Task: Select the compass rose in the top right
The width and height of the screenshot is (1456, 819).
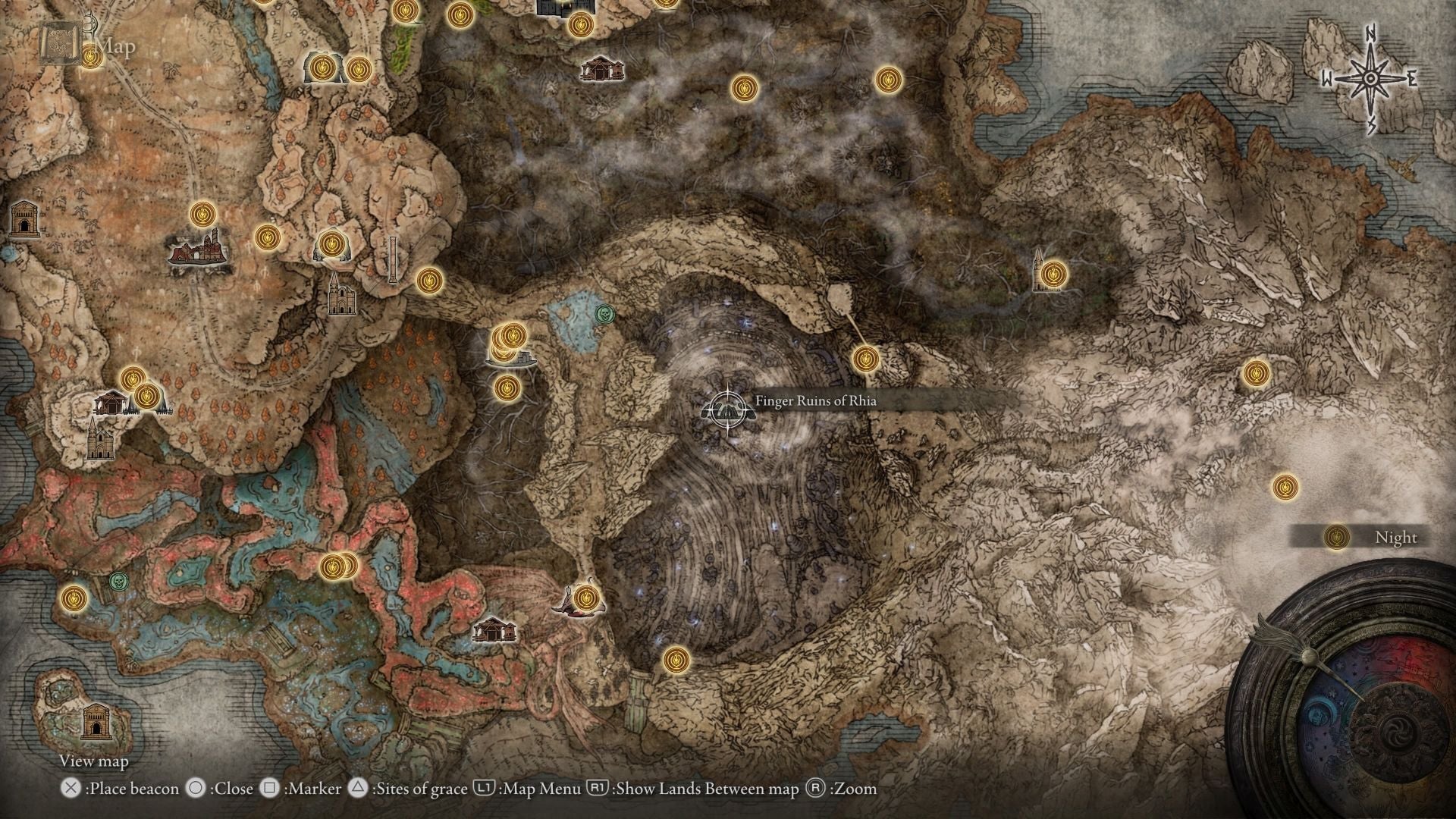Action: 1370,79
